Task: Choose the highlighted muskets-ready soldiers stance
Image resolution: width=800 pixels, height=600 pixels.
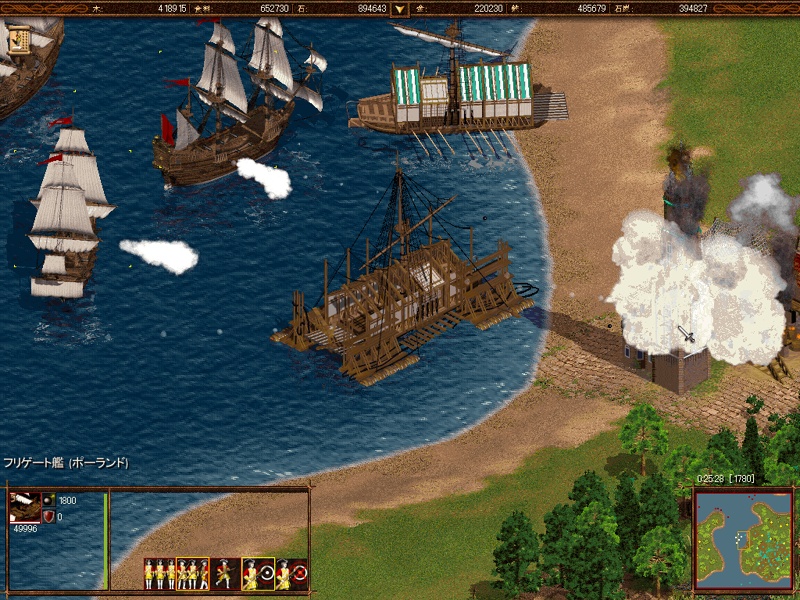Action: pos(192,573)
